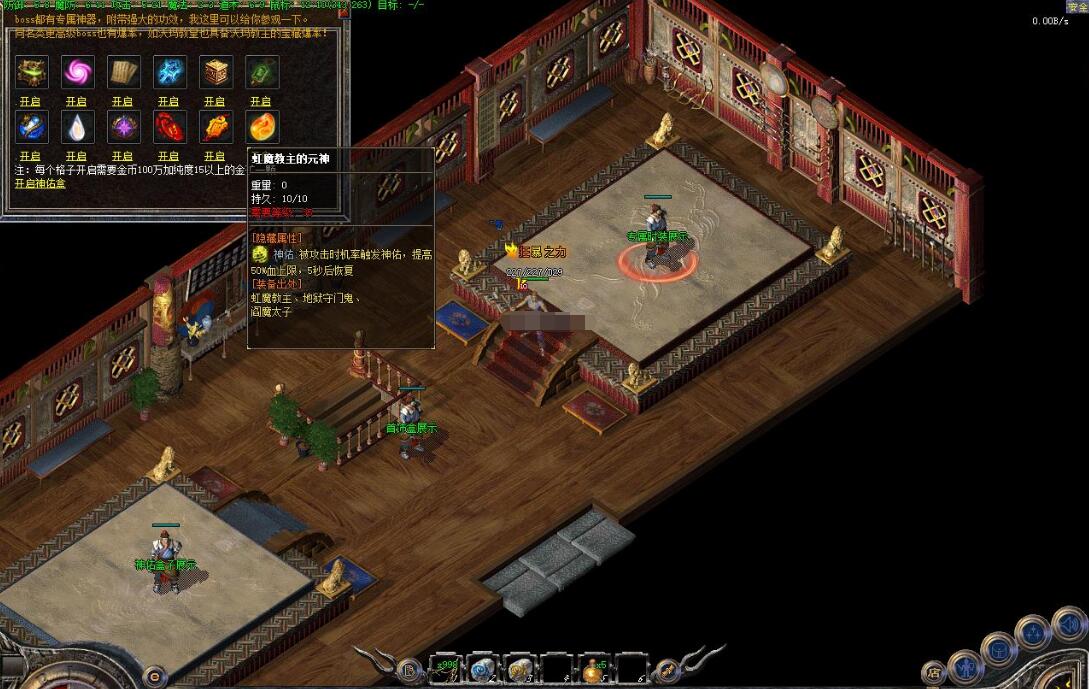Select the orange flame orb artifact icon
The height and width of the screenshot is (689, 1089).
(261, 127)
